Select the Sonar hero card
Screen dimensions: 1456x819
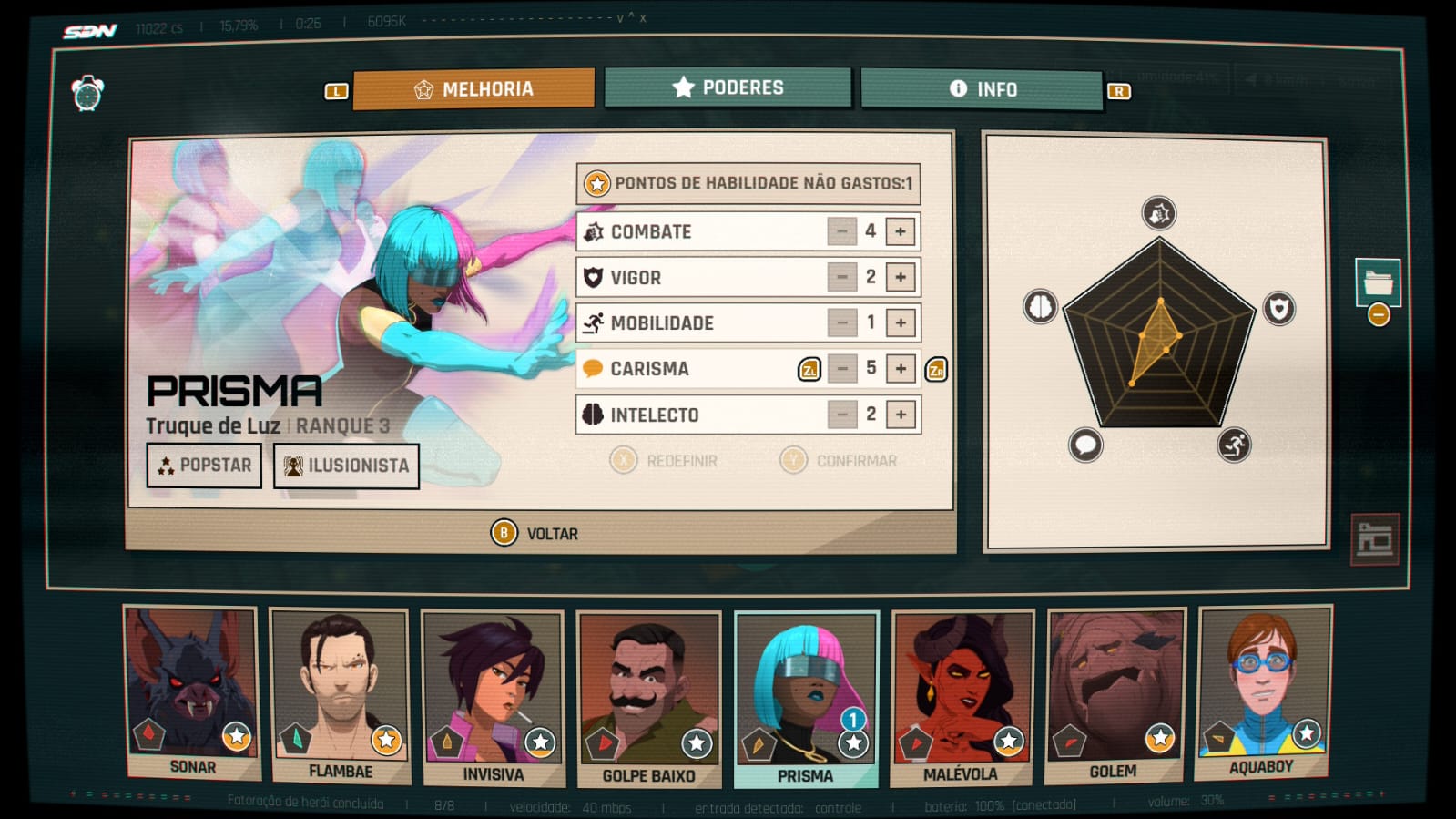coord(191,692)
